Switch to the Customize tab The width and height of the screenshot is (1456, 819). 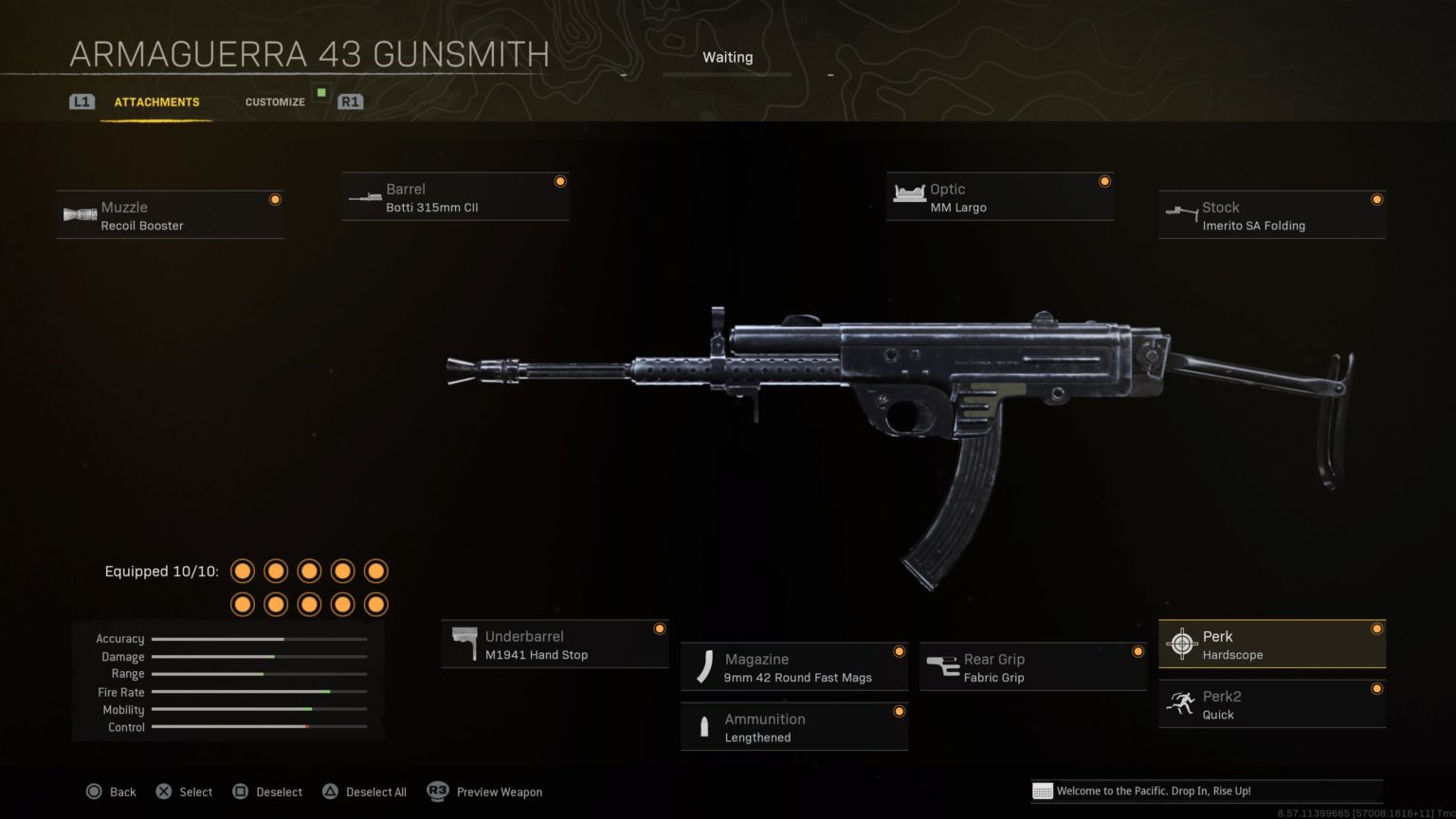[x=275, y=101]
